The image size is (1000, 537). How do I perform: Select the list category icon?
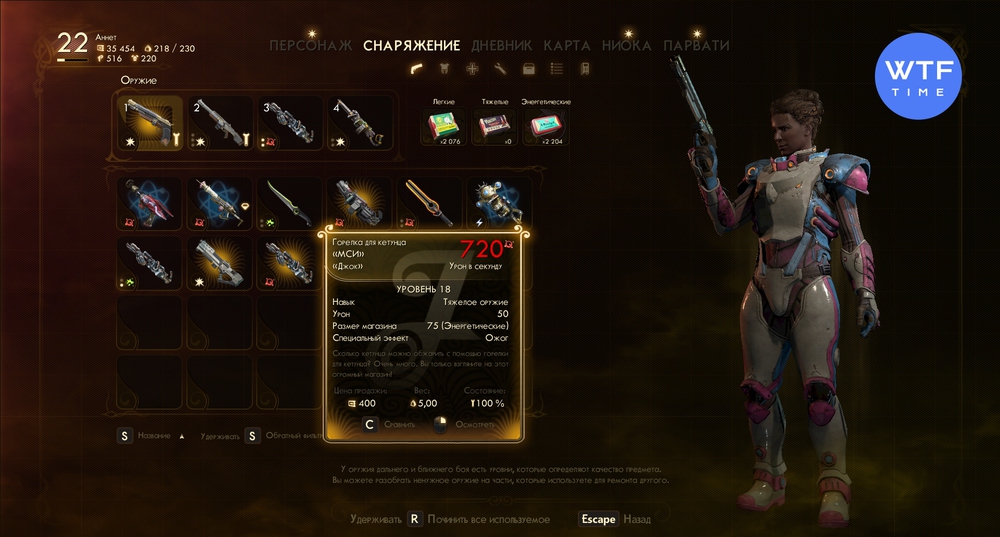(x=557, y=69)
